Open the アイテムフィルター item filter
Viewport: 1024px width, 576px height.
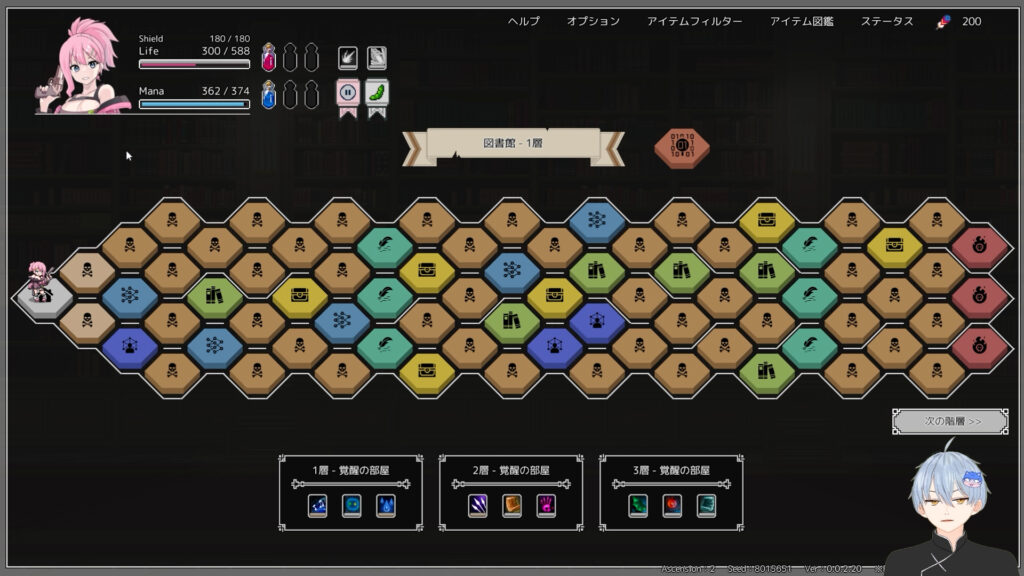click(x=694, y=21)
